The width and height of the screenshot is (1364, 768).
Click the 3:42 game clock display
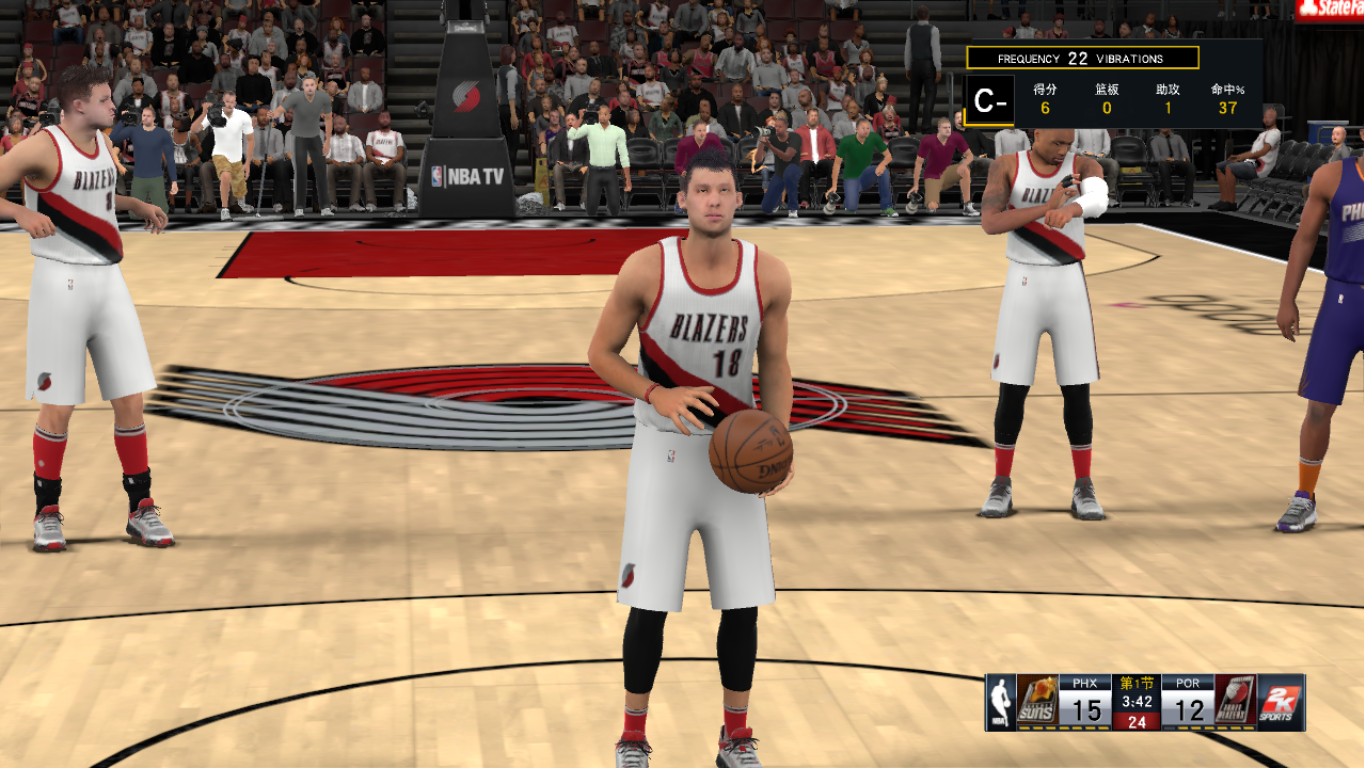click(x=1135, y=701)
